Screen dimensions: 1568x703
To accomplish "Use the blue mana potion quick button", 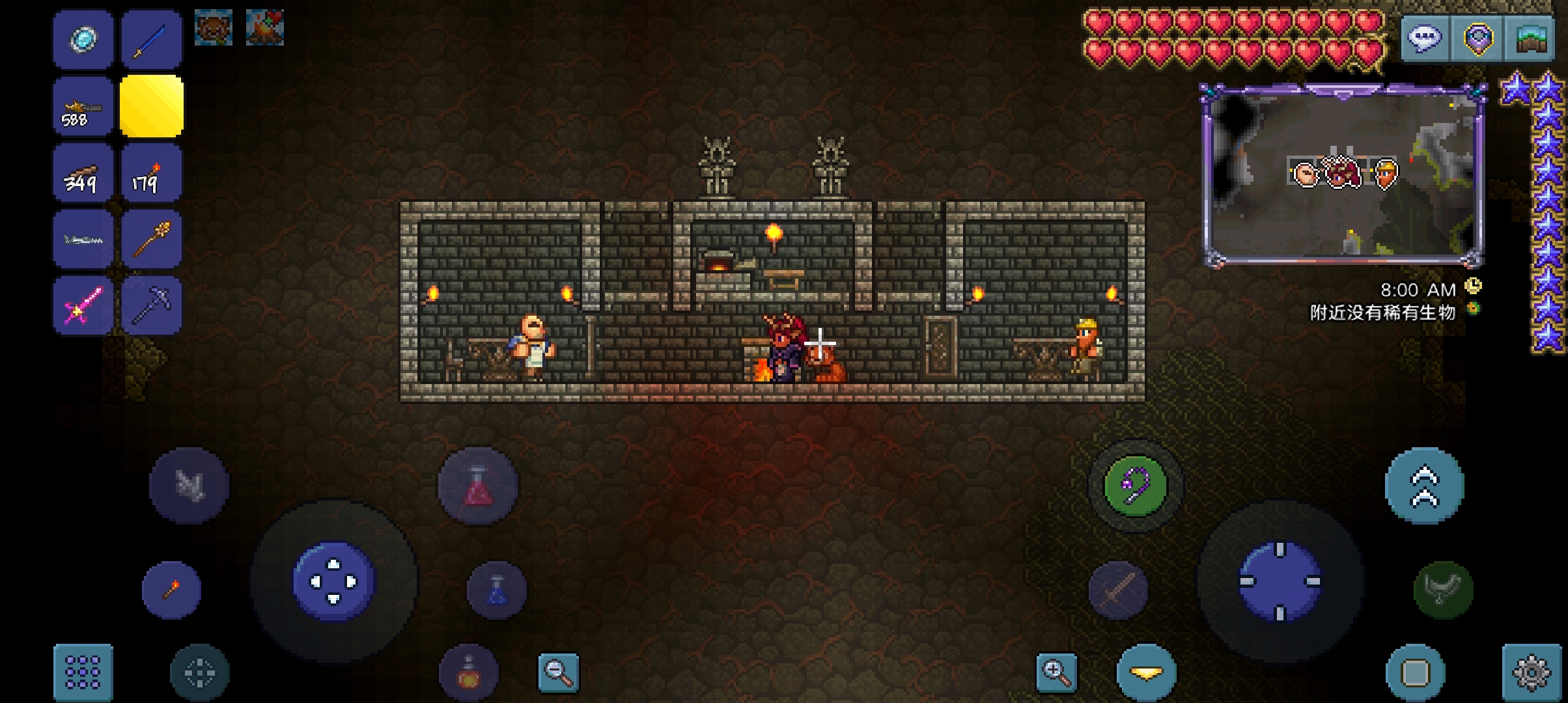I will [497, 590].
